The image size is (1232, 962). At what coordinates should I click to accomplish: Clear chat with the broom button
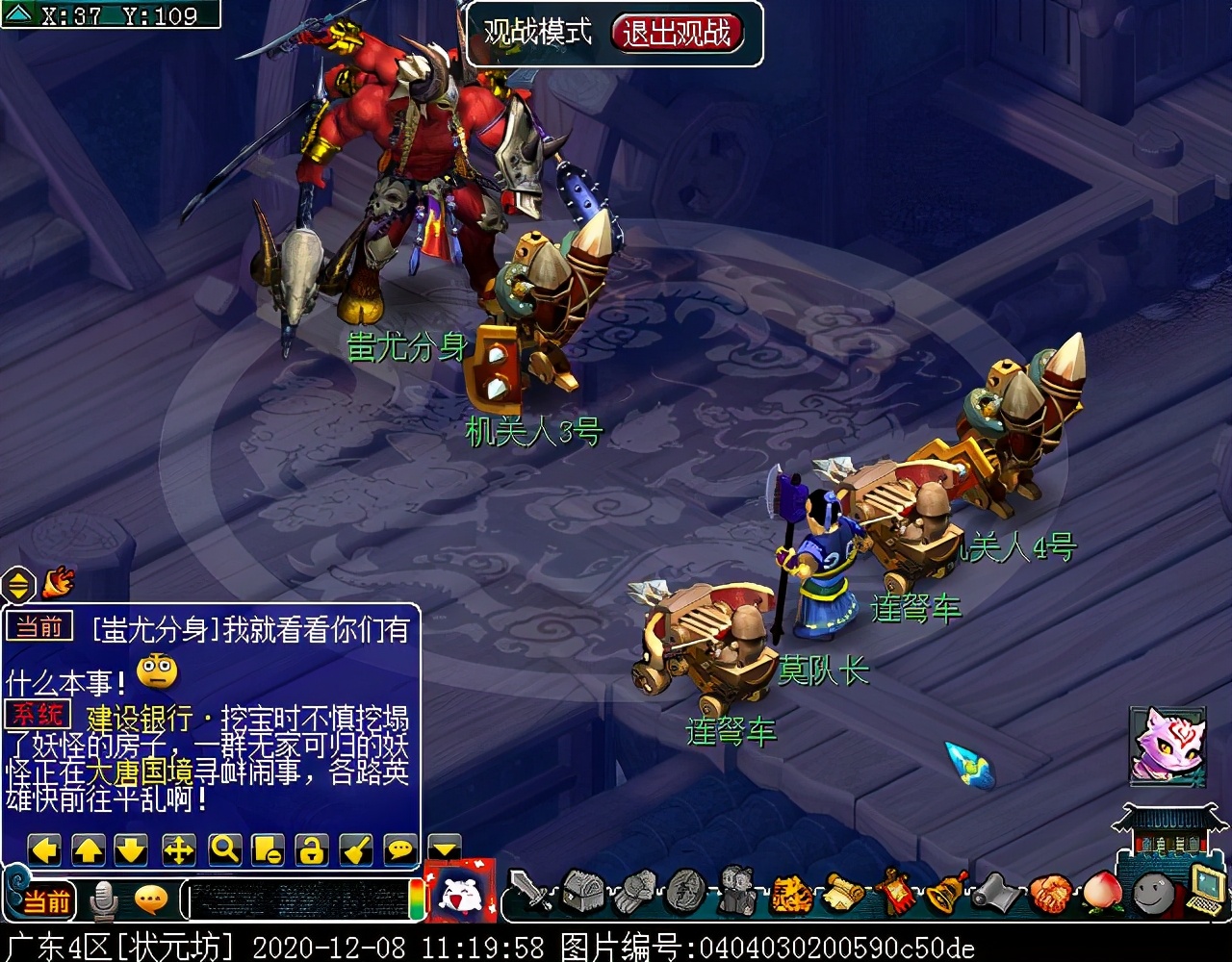pyautogui.click(x=356, y=849)
